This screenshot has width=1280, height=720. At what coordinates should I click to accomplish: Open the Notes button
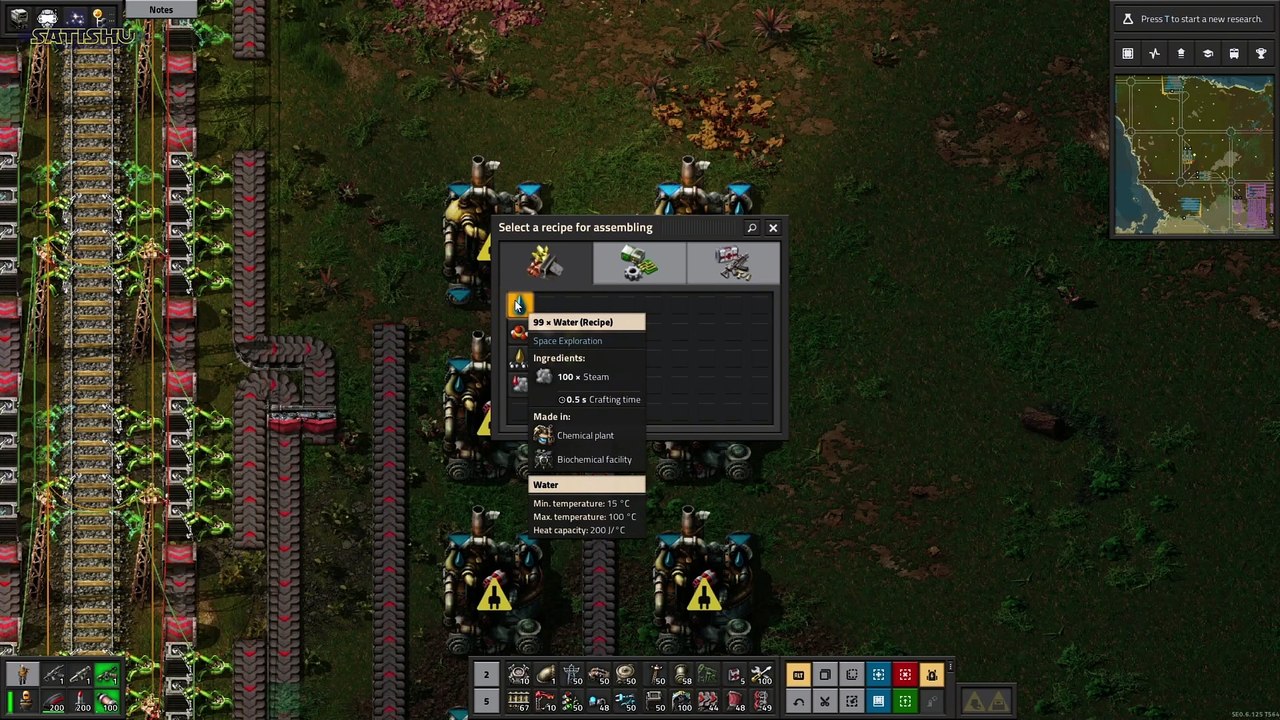[x=161, y=10]
